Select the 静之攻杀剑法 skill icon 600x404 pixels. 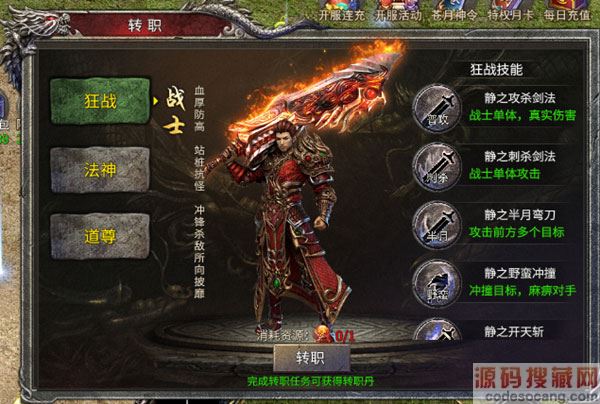pyautogui.click(x=439, y=103)
